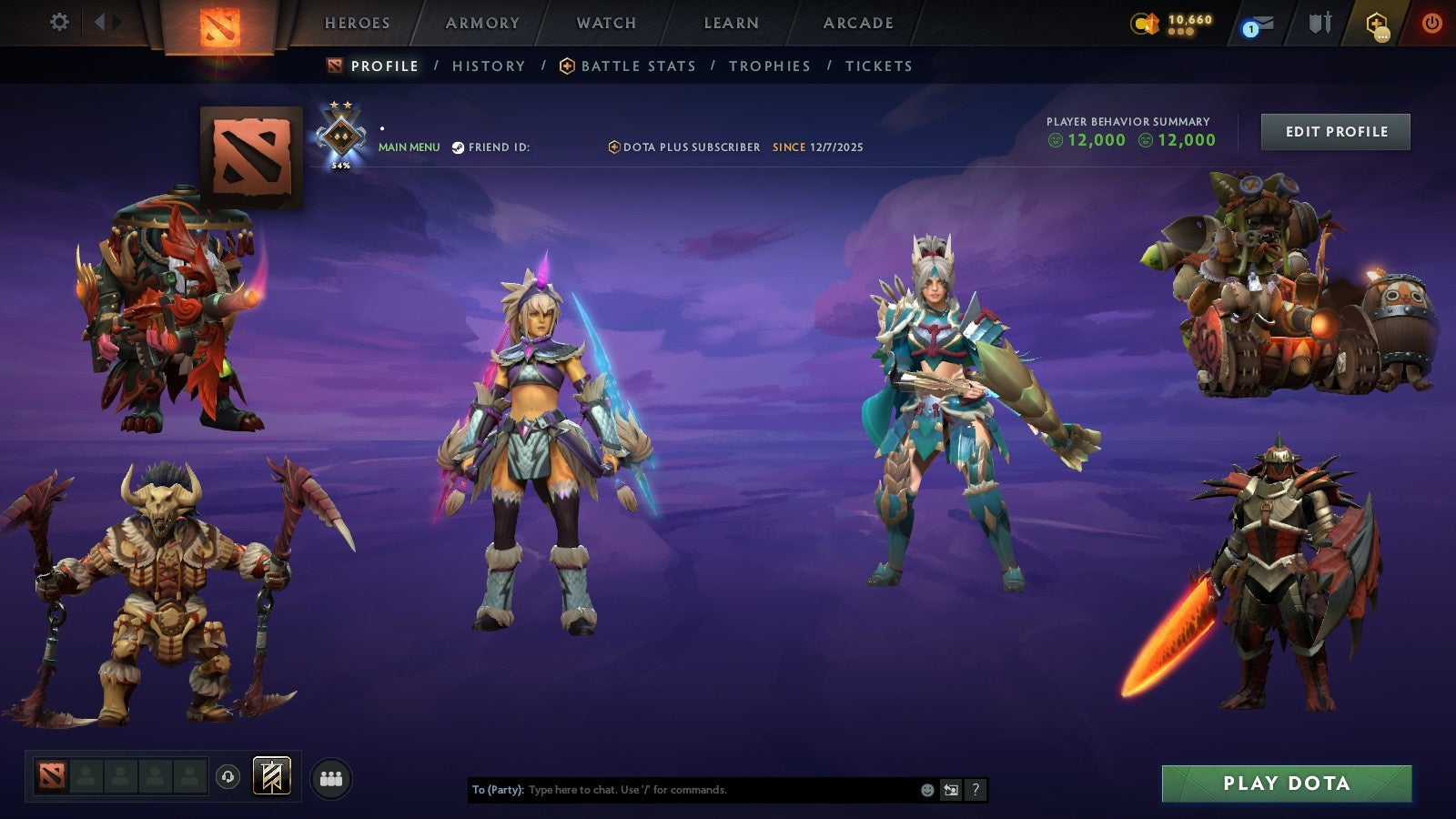This screenshot has width=1456, height=819.
Task: Open the friends list people icon
Action: 331,777
